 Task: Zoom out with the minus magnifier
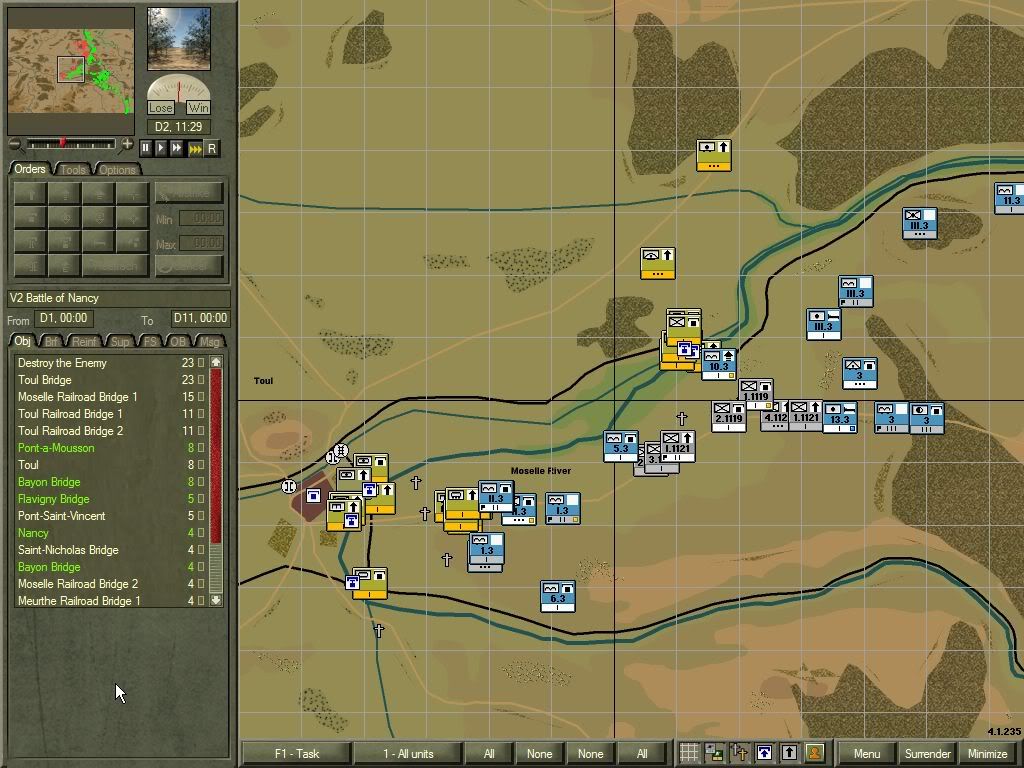[x=15, y=145]
